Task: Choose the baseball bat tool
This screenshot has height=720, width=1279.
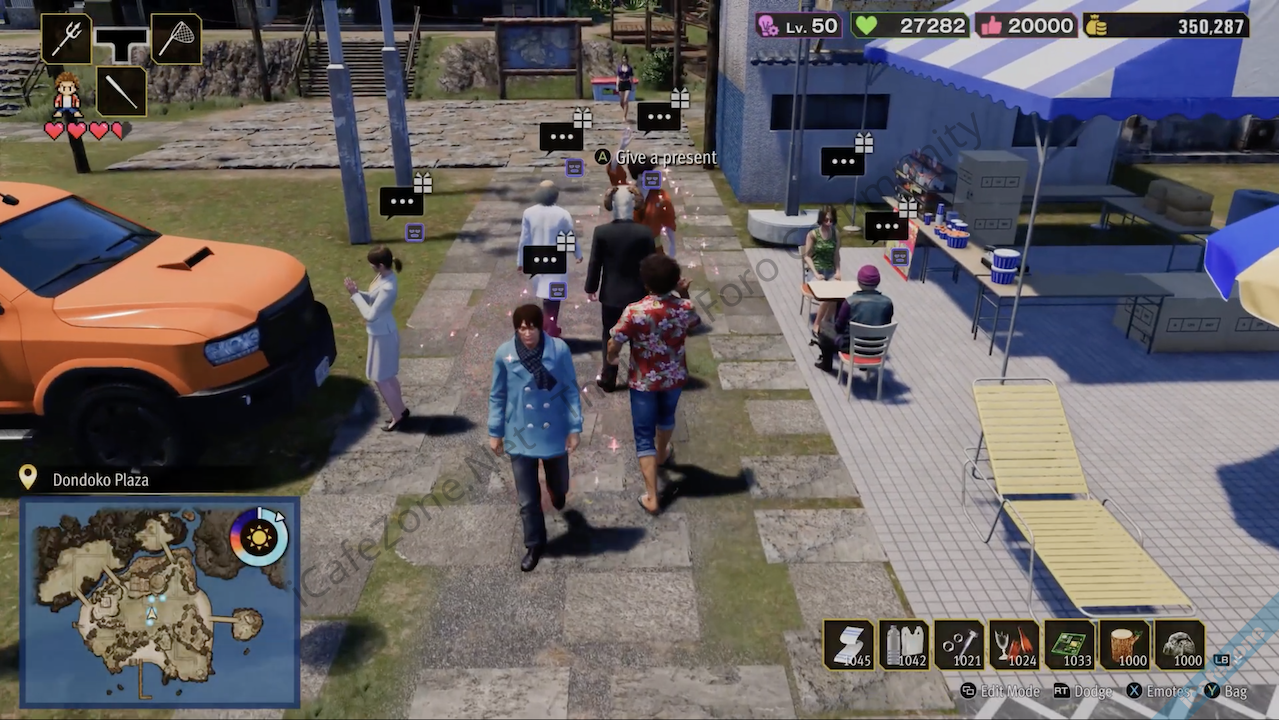Action: [x=121, y=91]
